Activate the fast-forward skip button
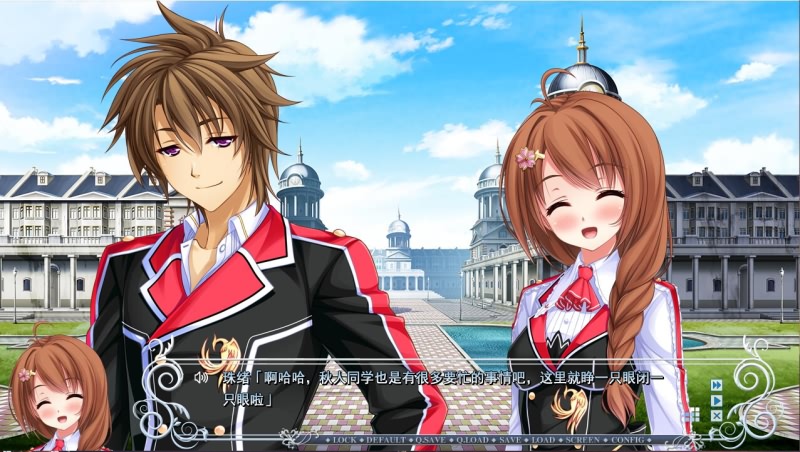Viewport: 800px width, 452px height. 716,385
